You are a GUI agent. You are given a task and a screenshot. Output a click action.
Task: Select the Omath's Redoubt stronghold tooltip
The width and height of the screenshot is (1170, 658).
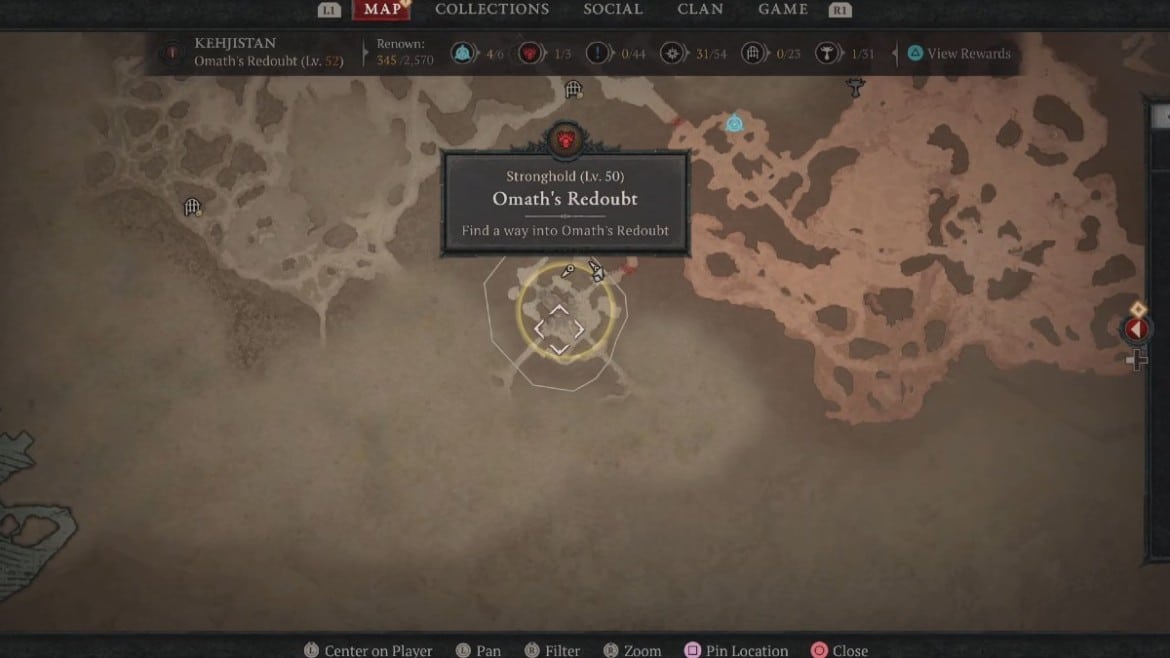(x=565, y=204)
